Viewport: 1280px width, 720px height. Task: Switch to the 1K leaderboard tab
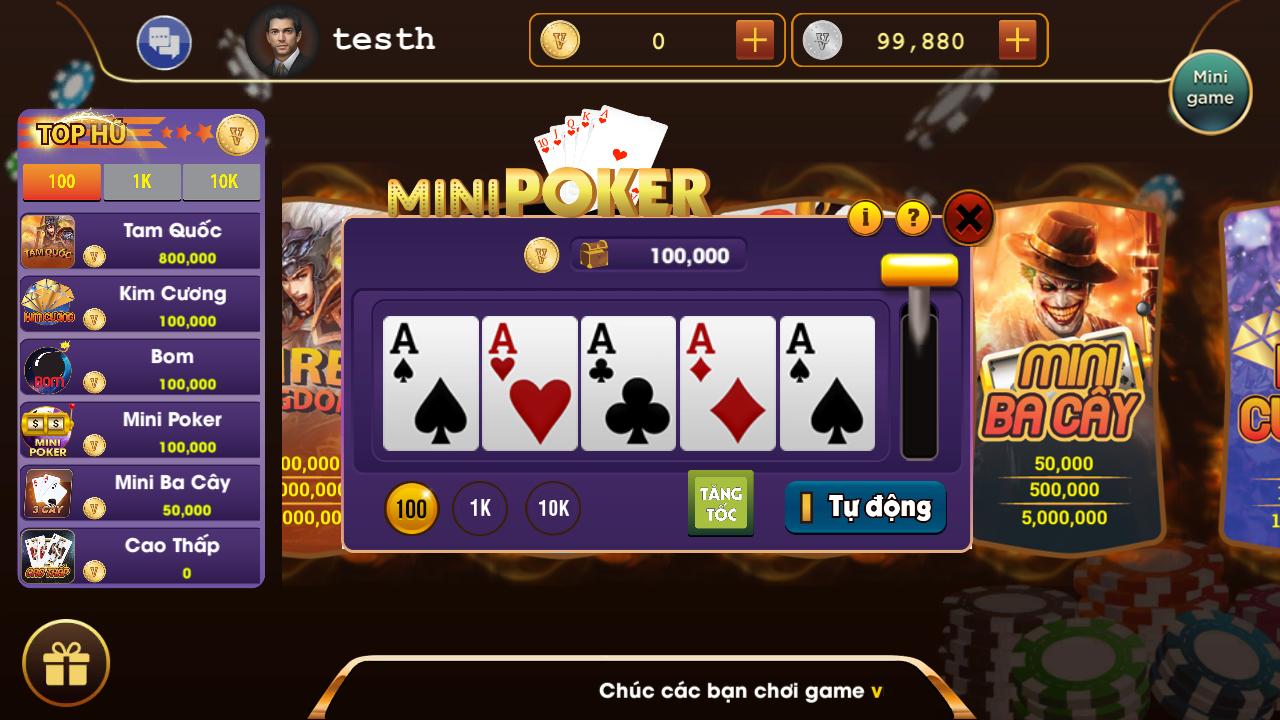pyautogui.click(x=142, y=182)
